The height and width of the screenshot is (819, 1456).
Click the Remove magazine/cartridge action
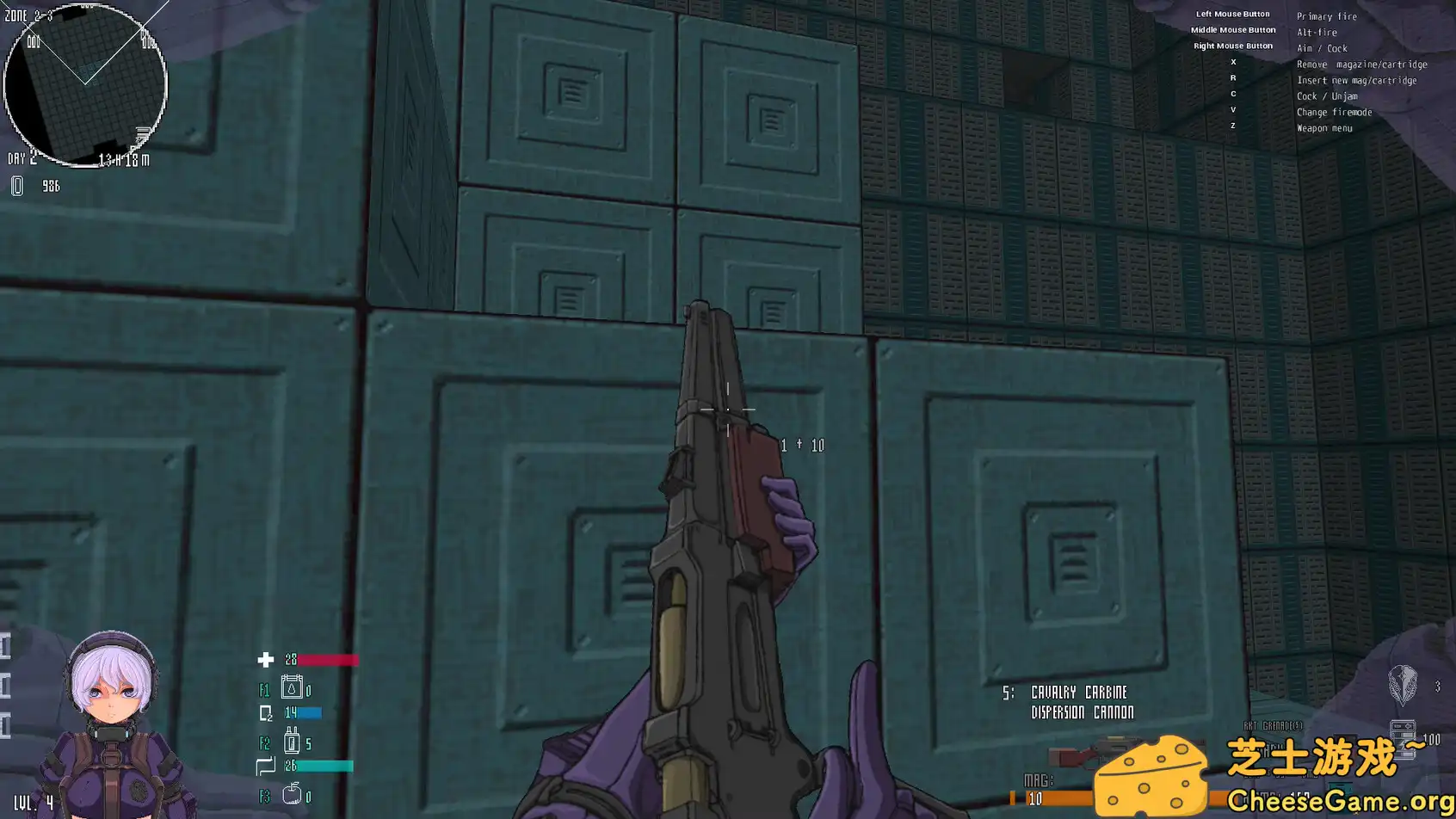click(1361, 64)
